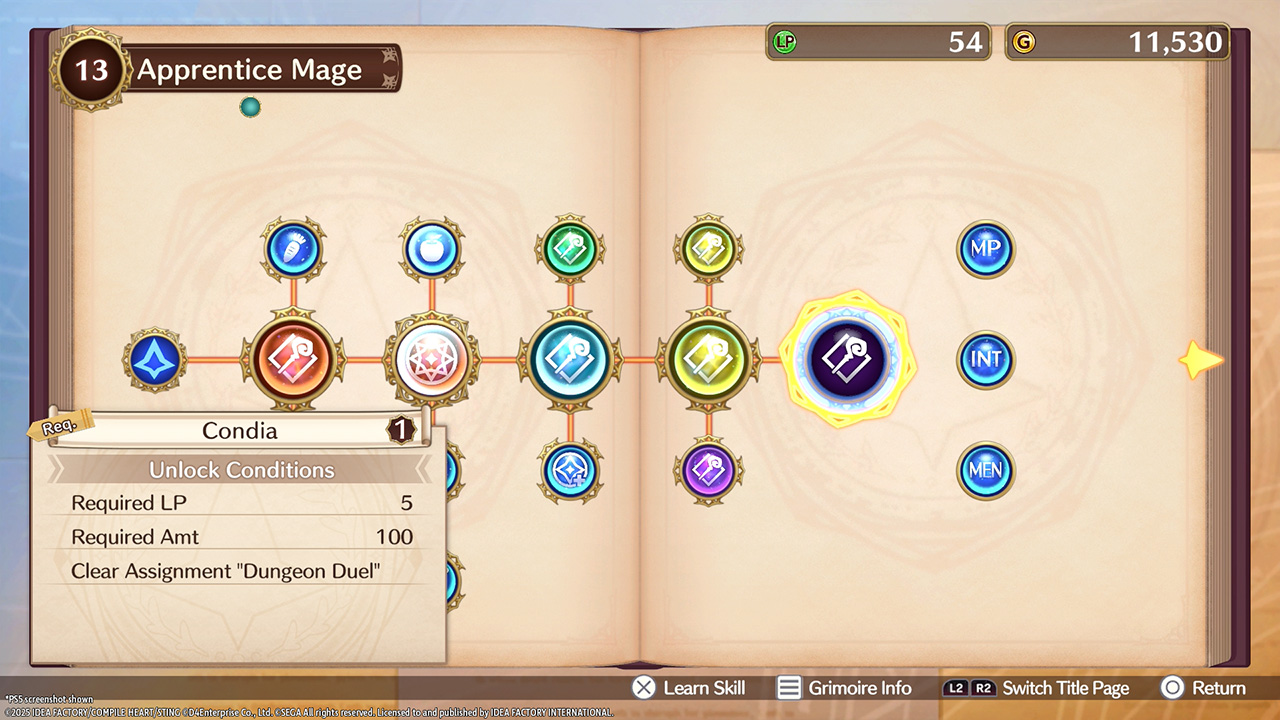Image resolution: width=1280 pixels, height=720 pixels.
Task: Pick the small yellow spell node
Action: [709, 250]
